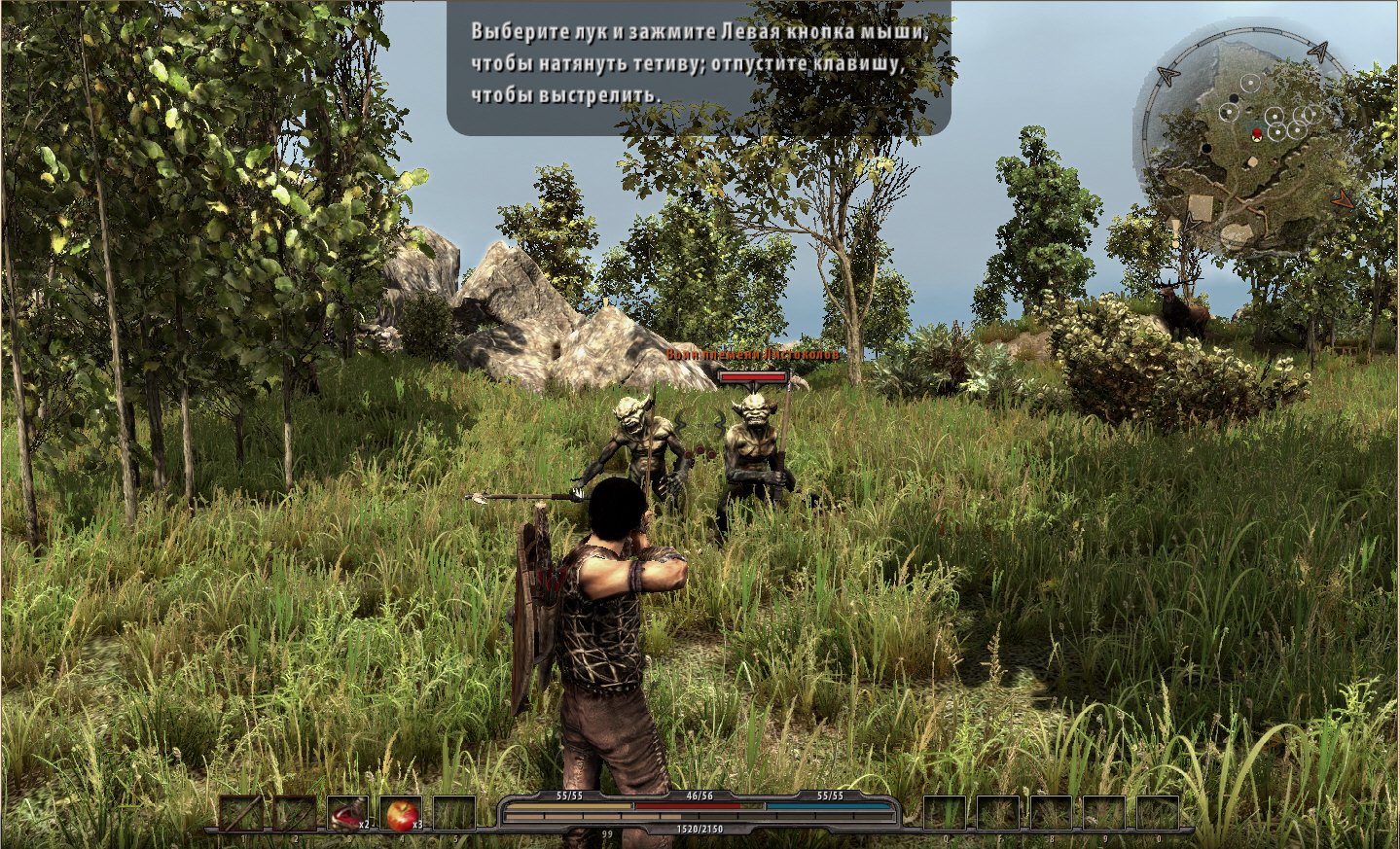This screenshot has width=1400, height=849.
Task: Open the circular minimap
Action: tap(1242, 145)
